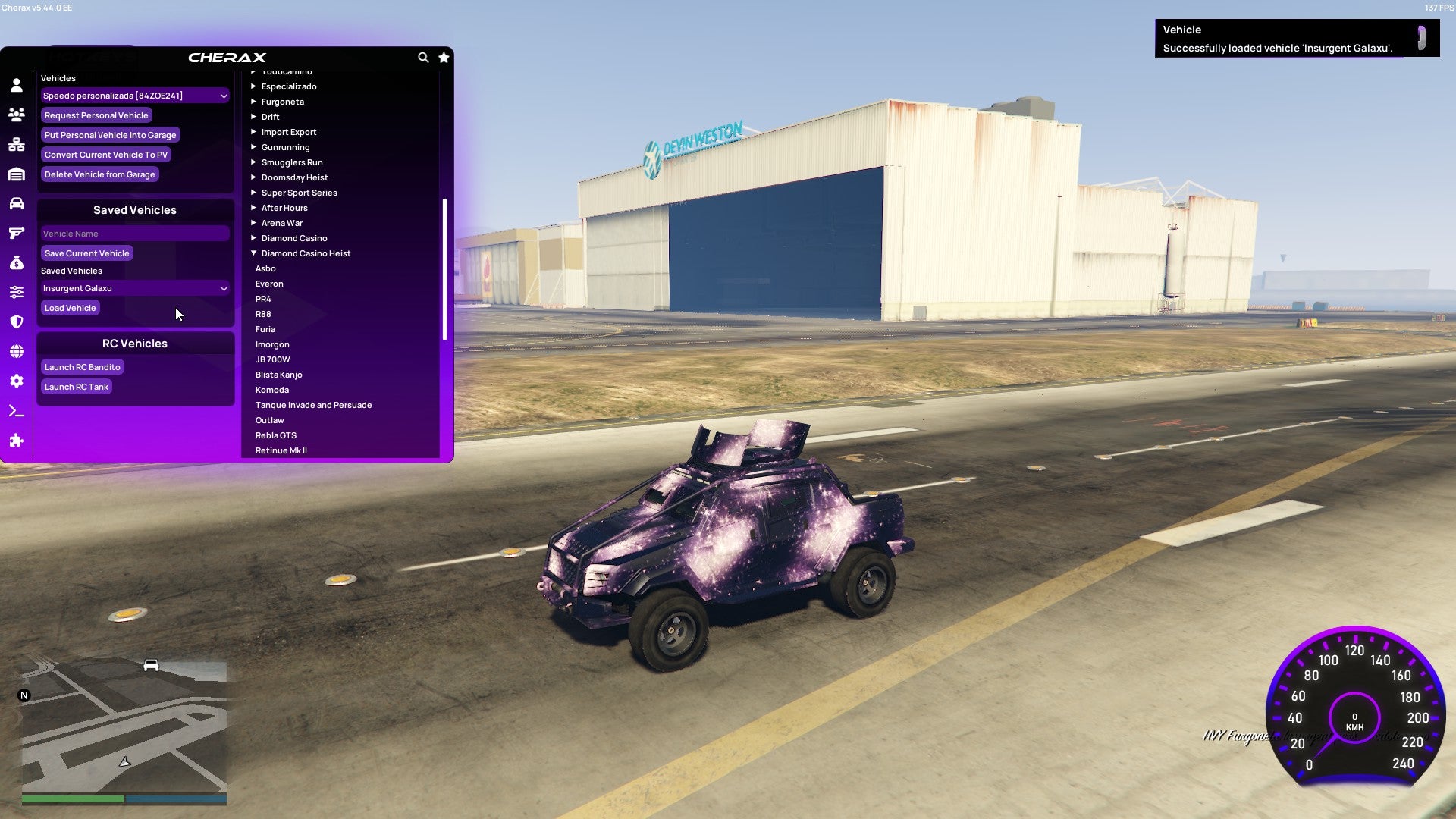Viewport: 1456px width, 819px height.
Task: Open the garage panel icon
Action: [16, 174]
